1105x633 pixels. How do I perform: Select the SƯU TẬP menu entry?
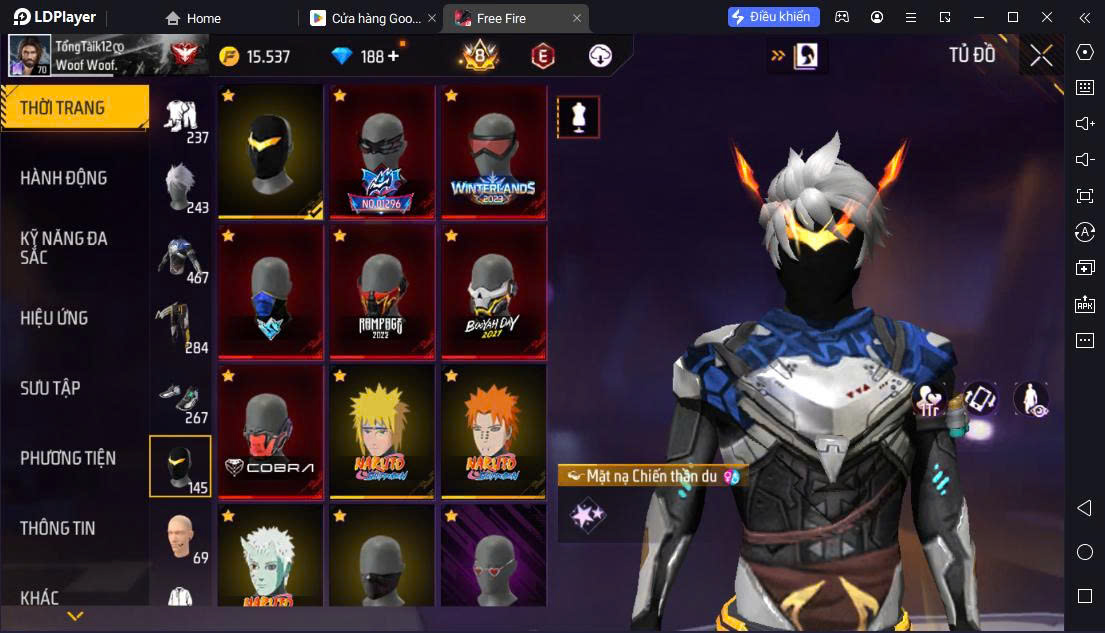click(x=50, y=388)
